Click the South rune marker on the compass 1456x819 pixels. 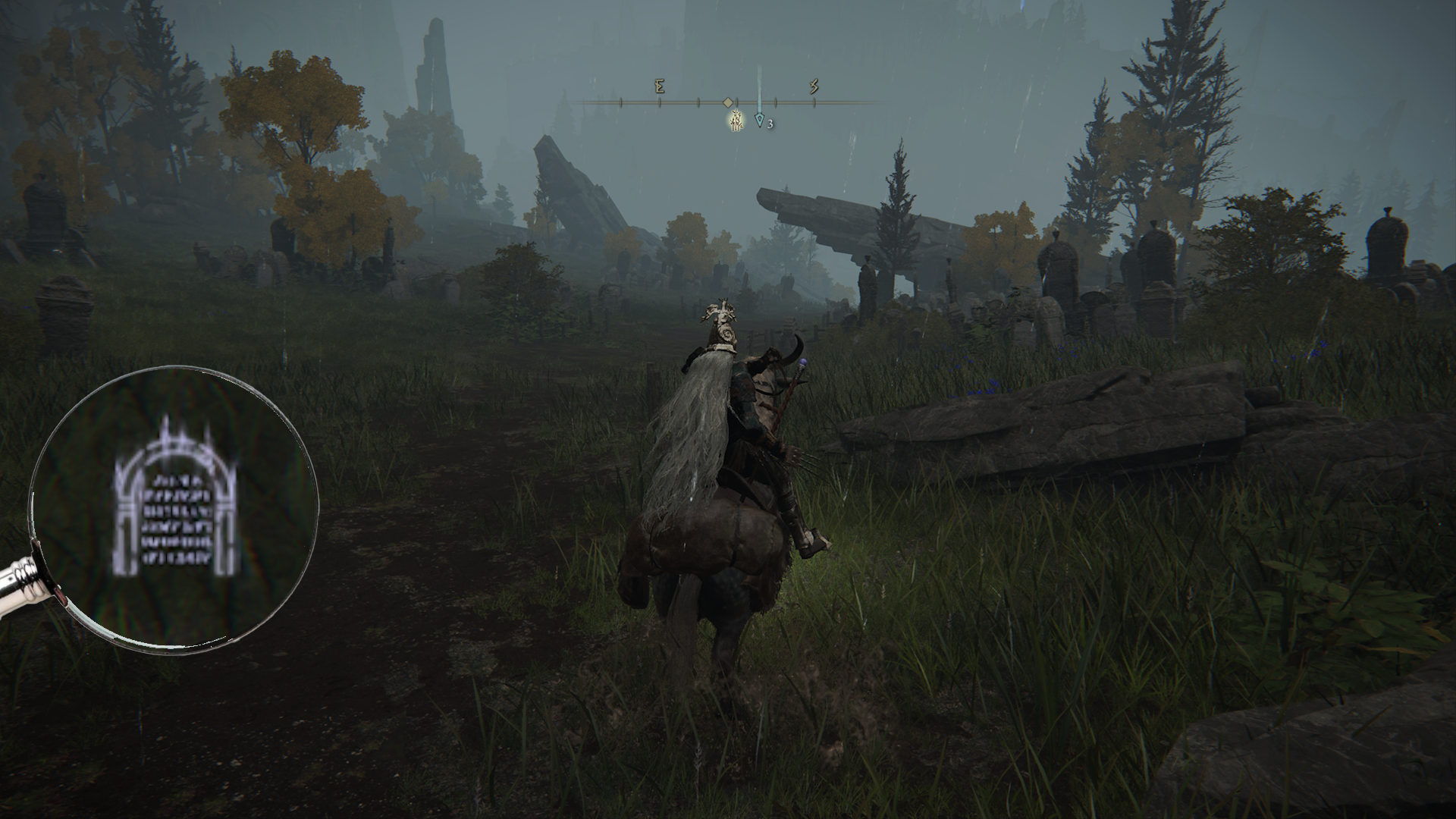tap(815, 87)
